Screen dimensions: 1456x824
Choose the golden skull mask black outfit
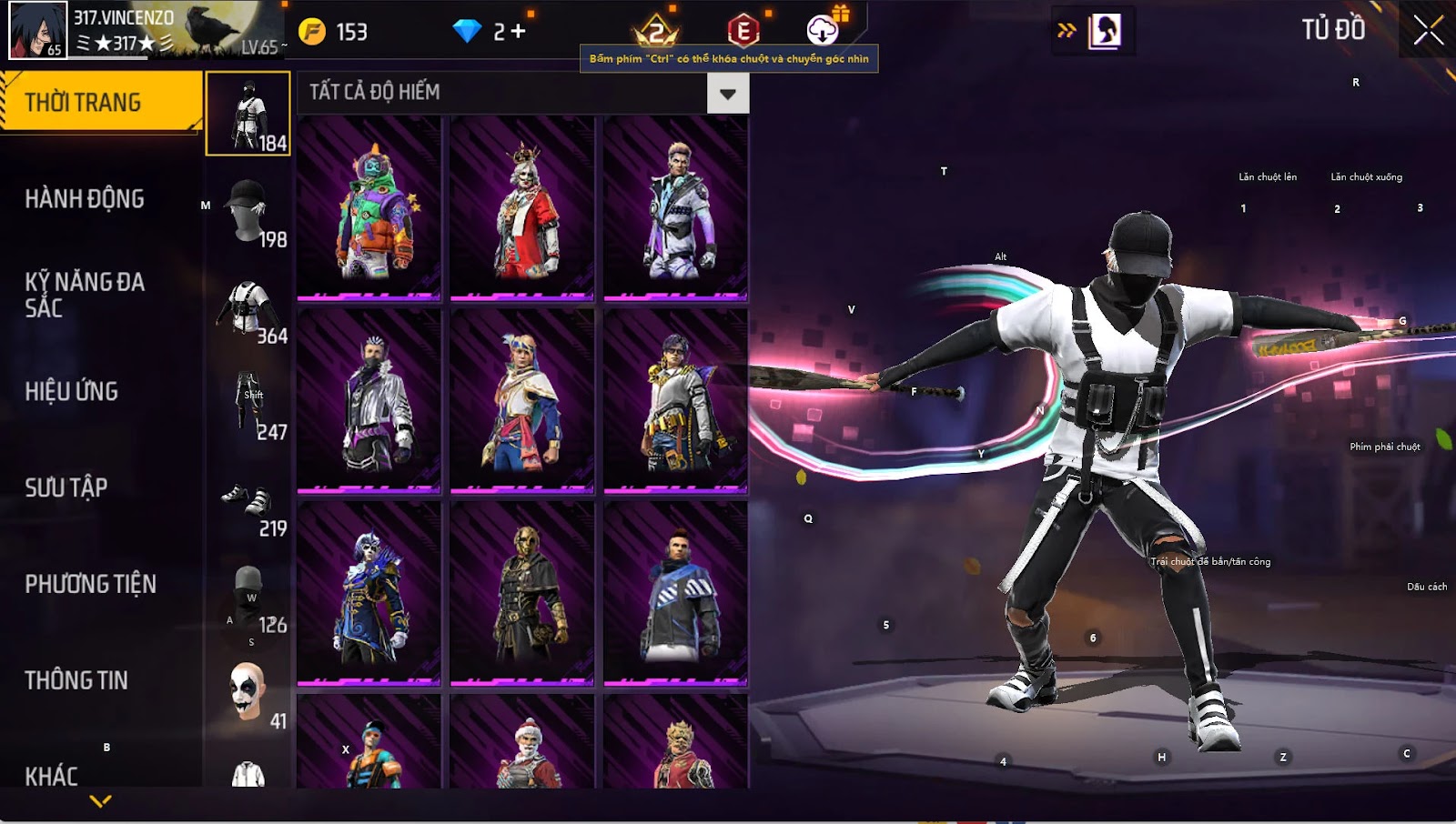point(522,593)
